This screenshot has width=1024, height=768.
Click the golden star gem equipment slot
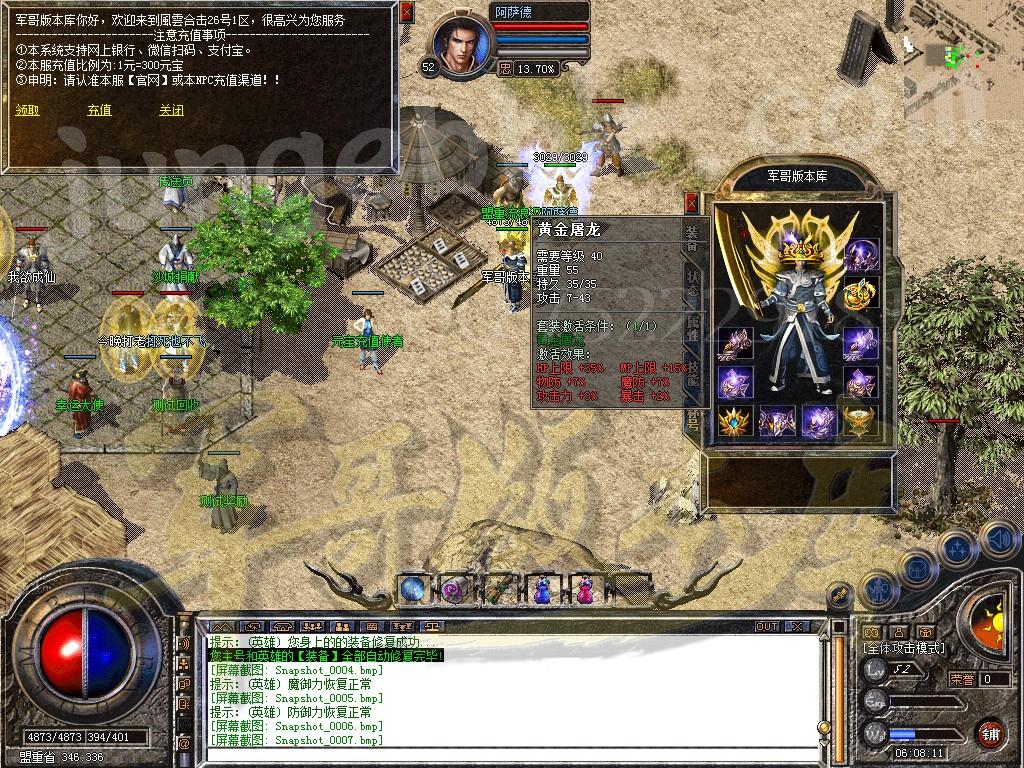point(733,422)
